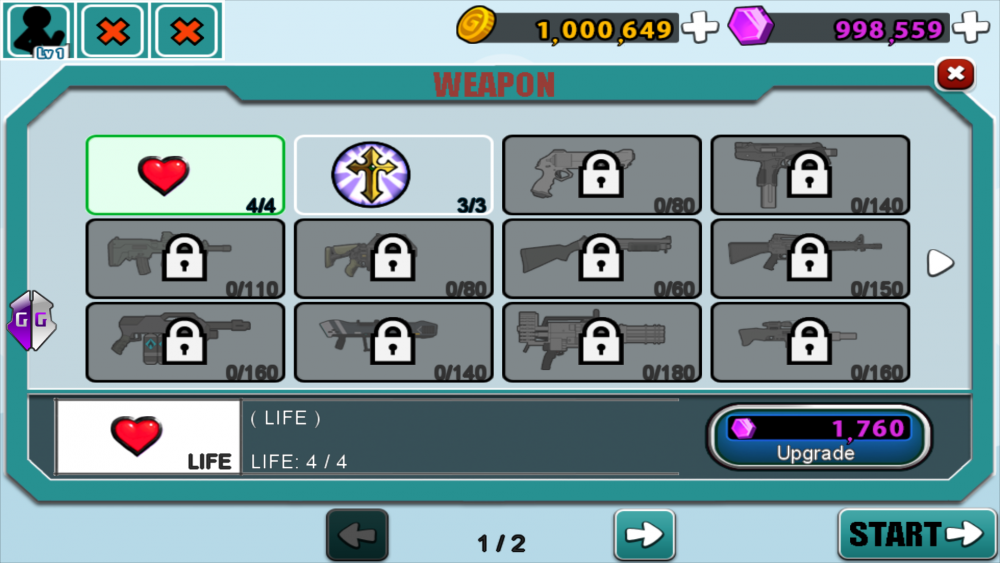Select the red heart Life slot
Viewport: 1000px width, 563px height.
click(x=185, y=175)
